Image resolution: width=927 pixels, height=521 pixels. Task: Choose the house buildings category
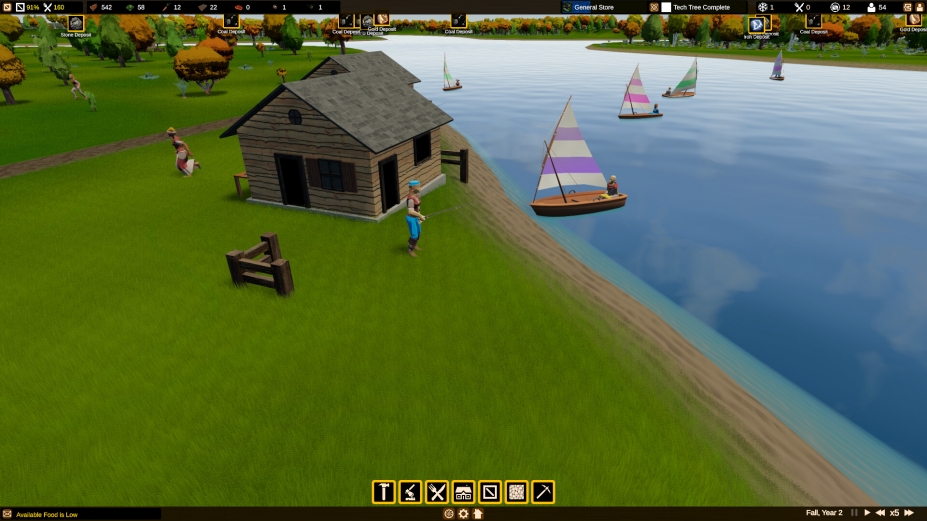coord(463,492)
